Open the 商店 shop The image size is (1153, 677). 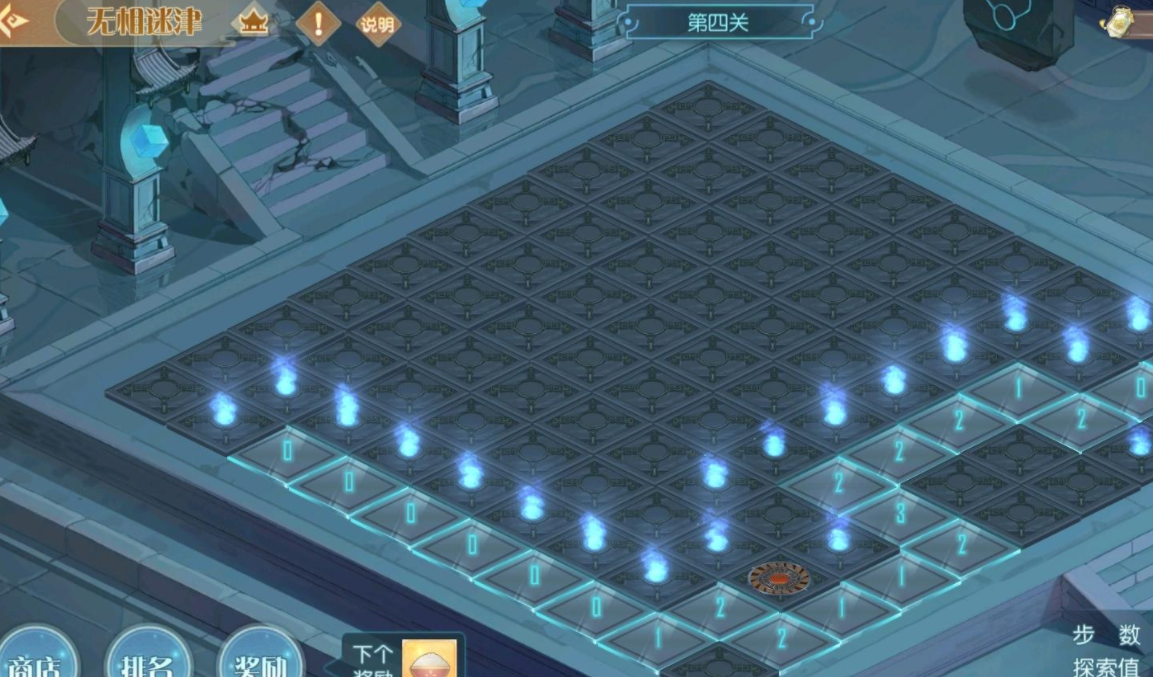click(x=37, y=655)
